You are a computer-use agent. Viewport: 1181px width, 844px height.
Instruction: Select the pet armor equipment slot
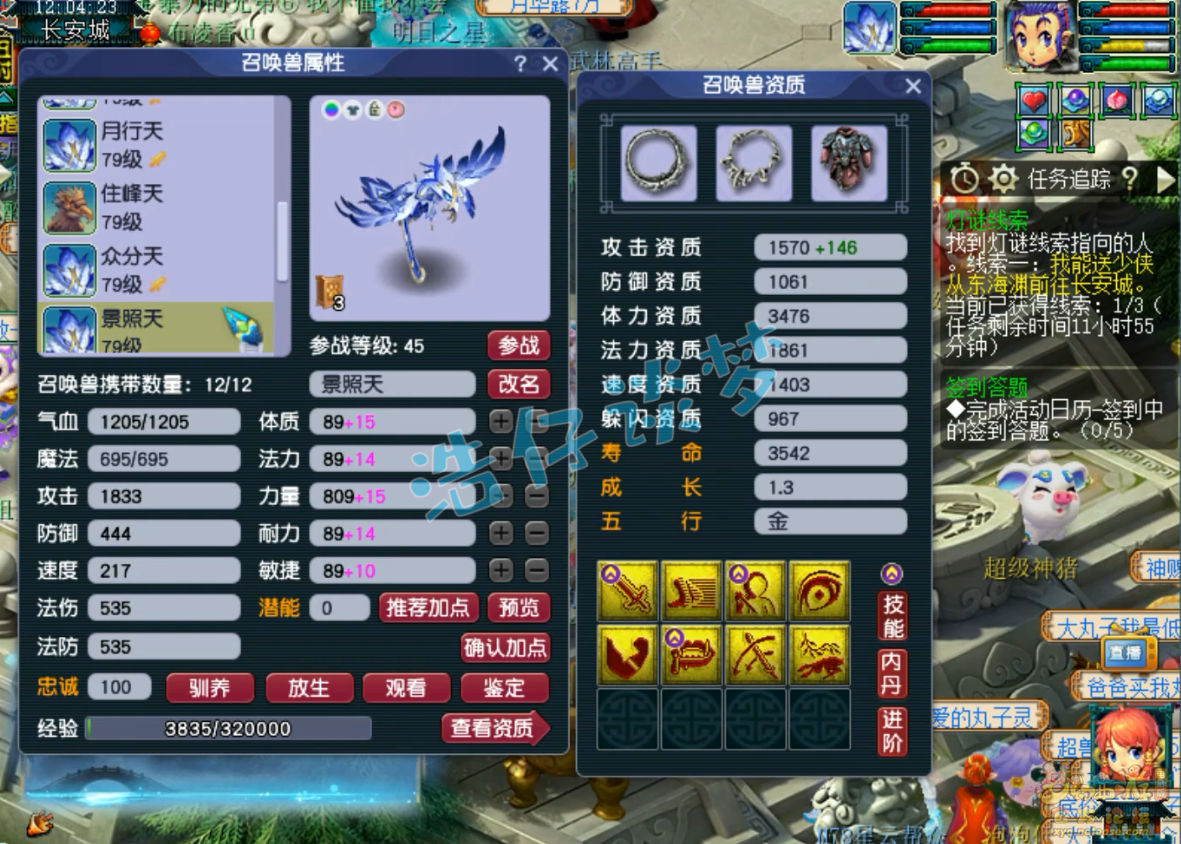pos(849,162)
